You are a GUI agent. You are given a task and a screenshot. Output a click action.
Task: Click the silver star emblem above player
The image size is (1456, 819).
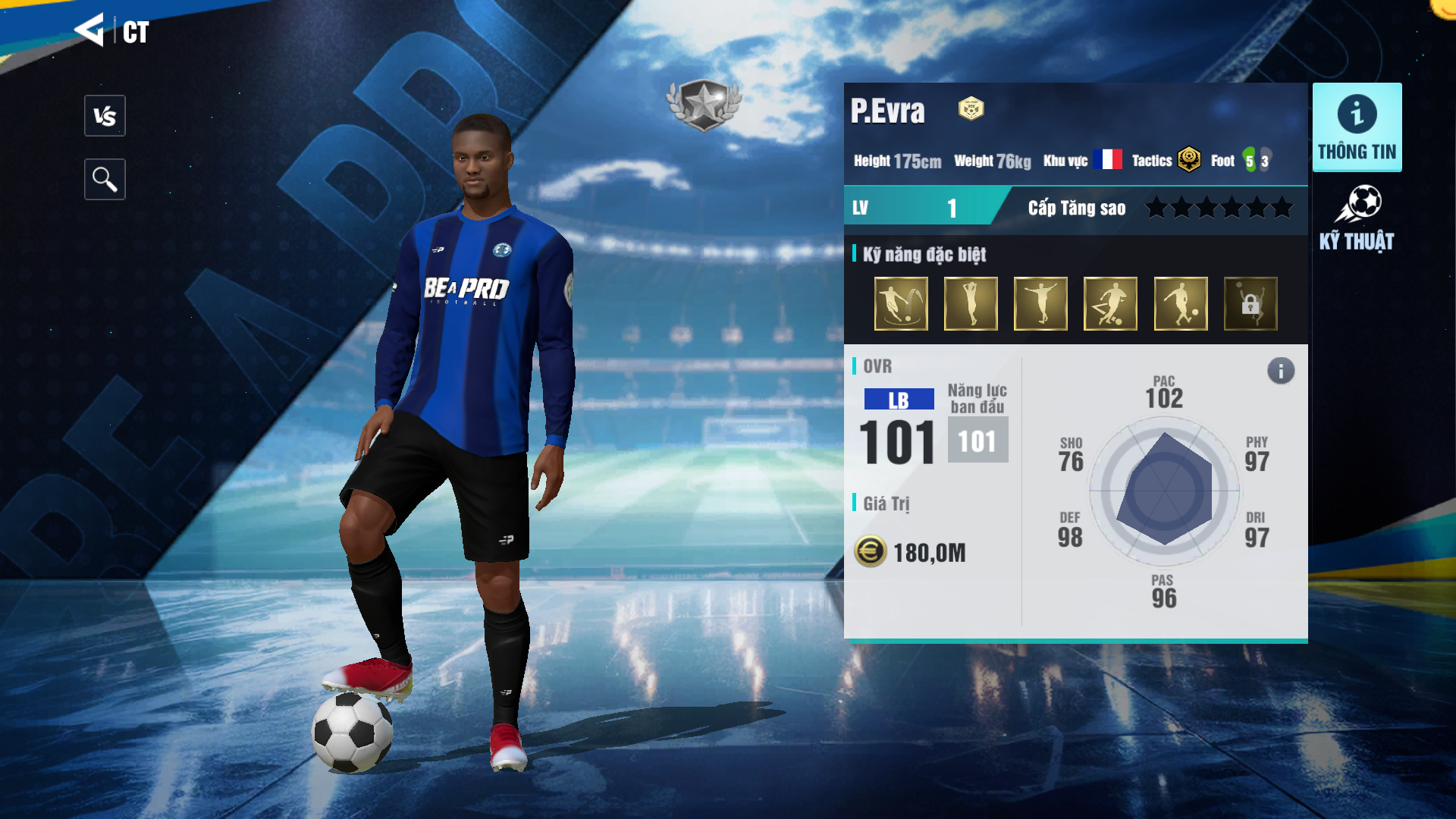(704, 105)
